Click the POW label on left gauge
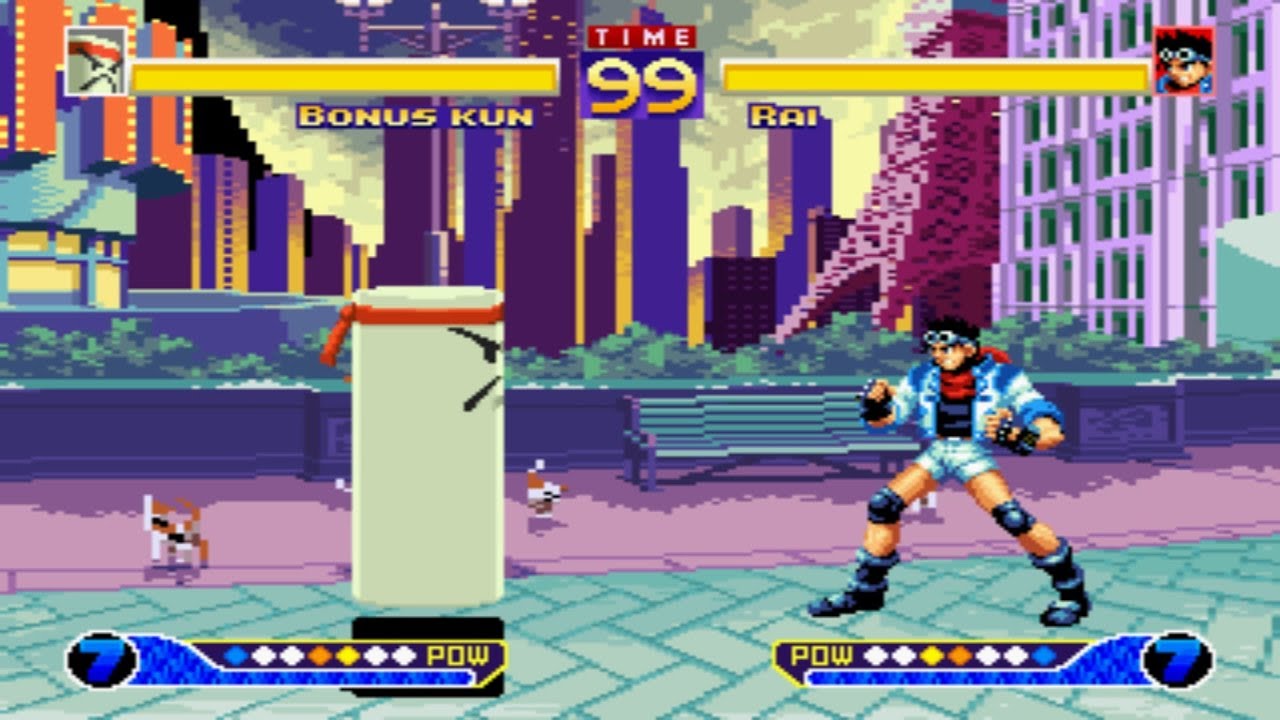Image resolution: width=1280 pixels, height=720 pixels. pyautogui.click(x=458, y=657)
